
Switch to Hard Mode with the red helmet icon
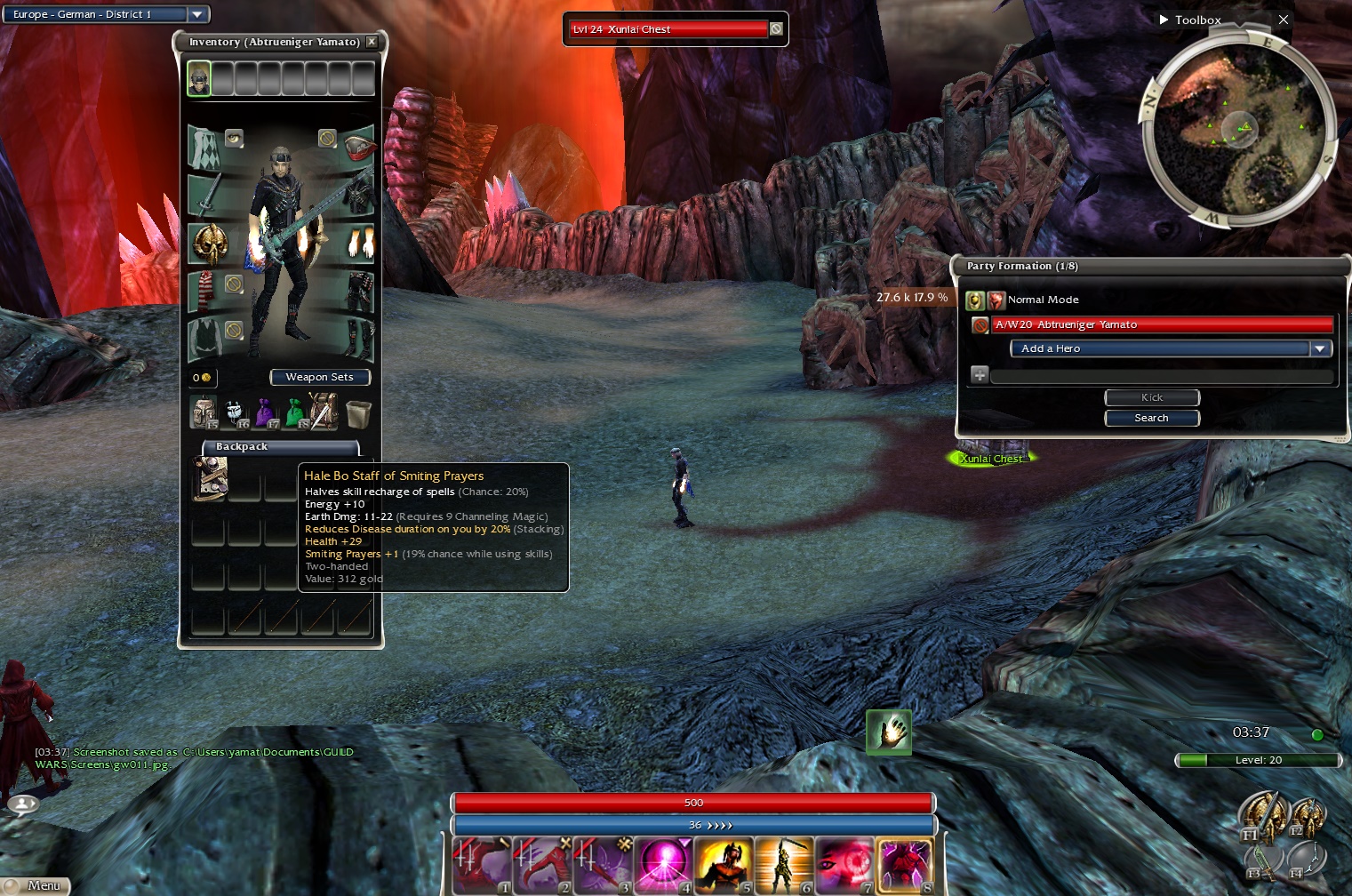pos(996,300)
